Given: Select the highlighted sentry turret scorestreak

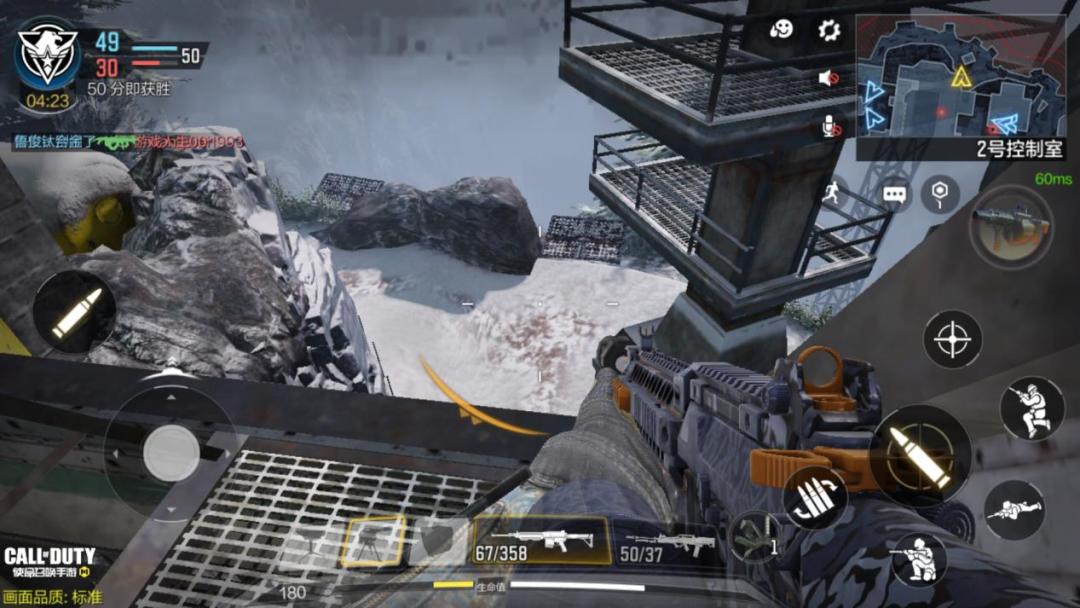Looking at the screenshot, I should (373, 542).
